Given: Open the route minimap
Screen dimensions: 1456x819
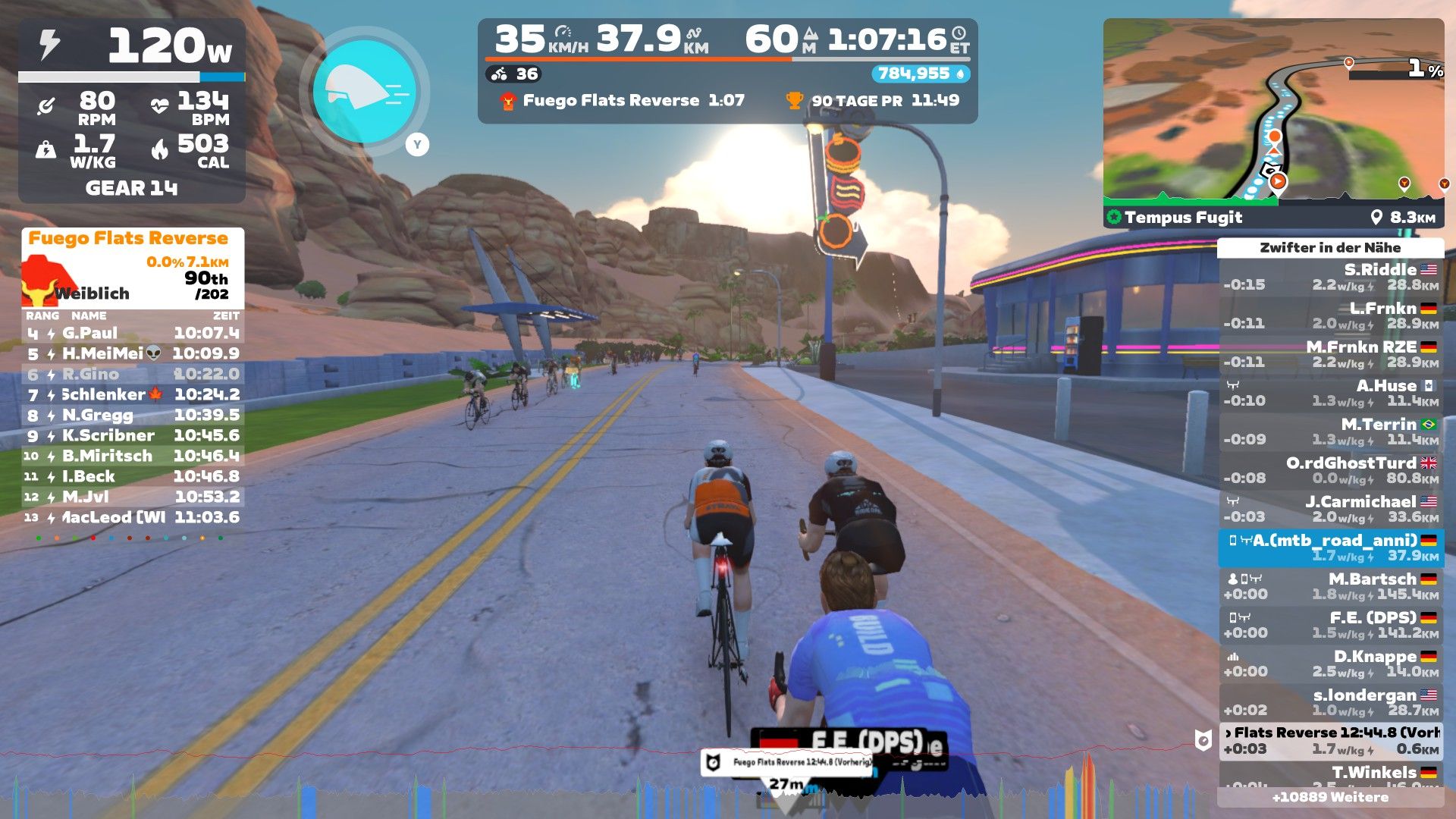Looking at the screenshot, I should 1272,112.
